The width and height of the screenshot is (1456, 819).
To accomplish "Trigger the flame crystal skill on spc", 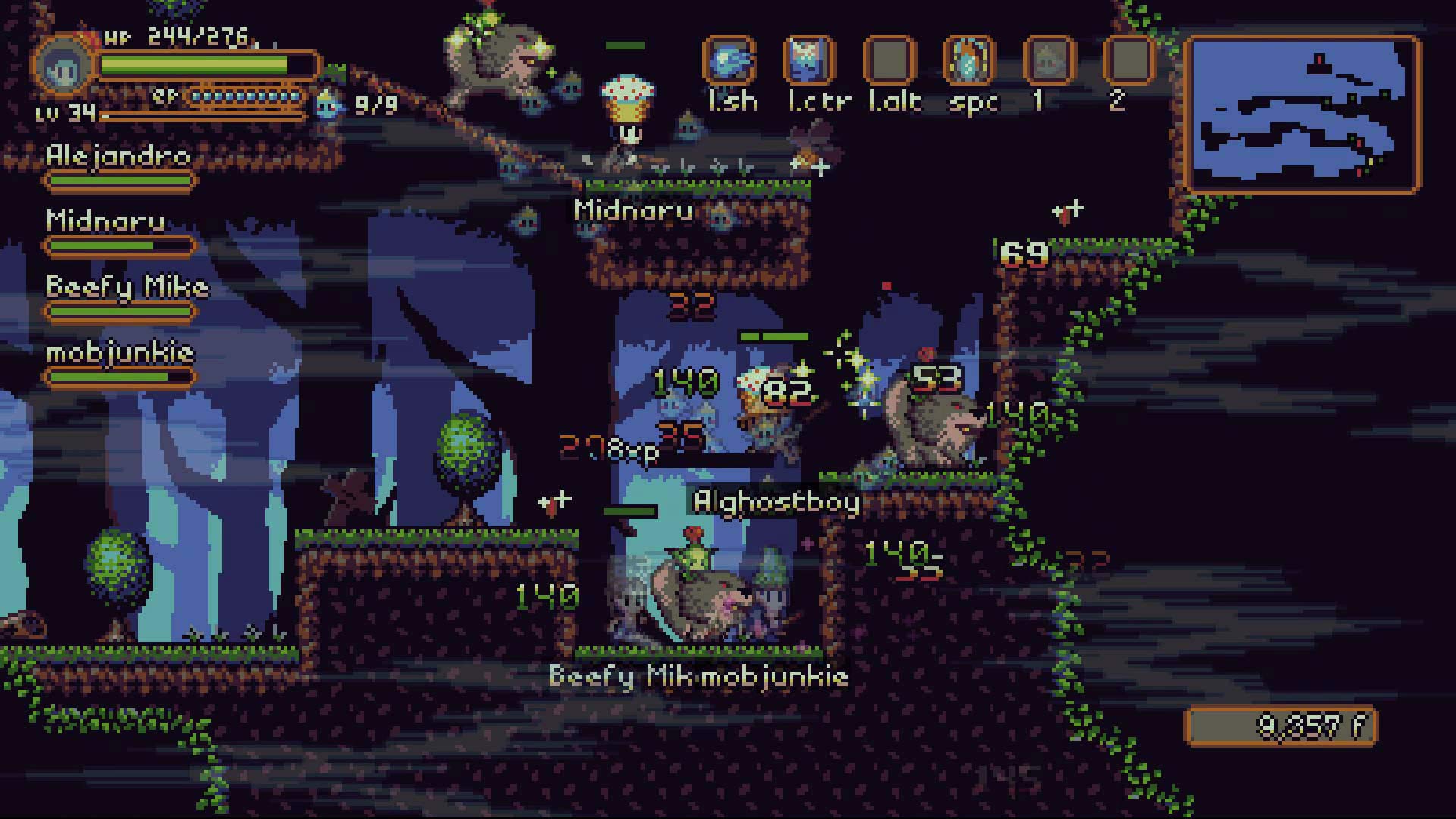I will click(x=968, y=60).
